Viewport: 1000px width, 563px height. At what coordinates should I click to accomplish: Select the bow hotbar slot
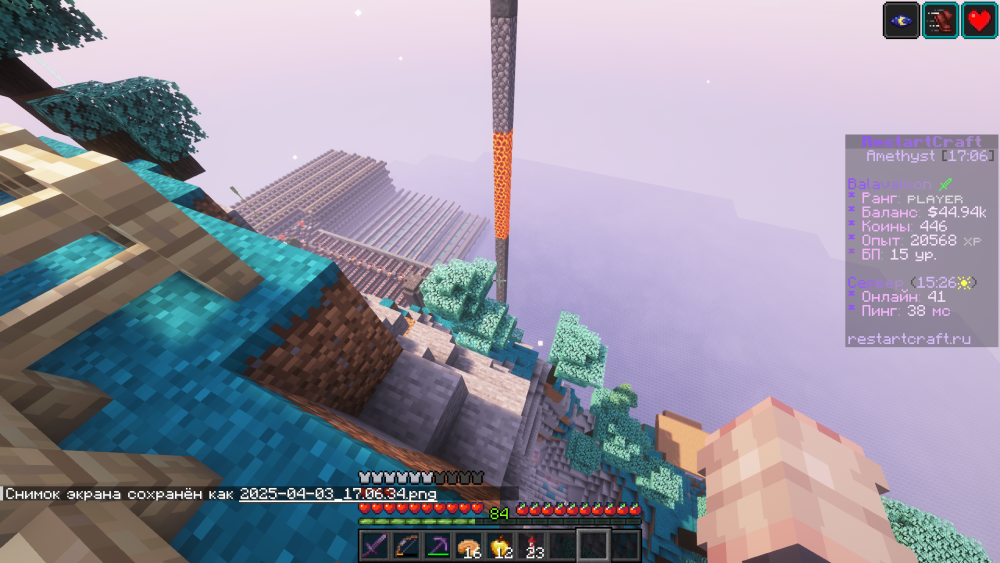point(405,546)
